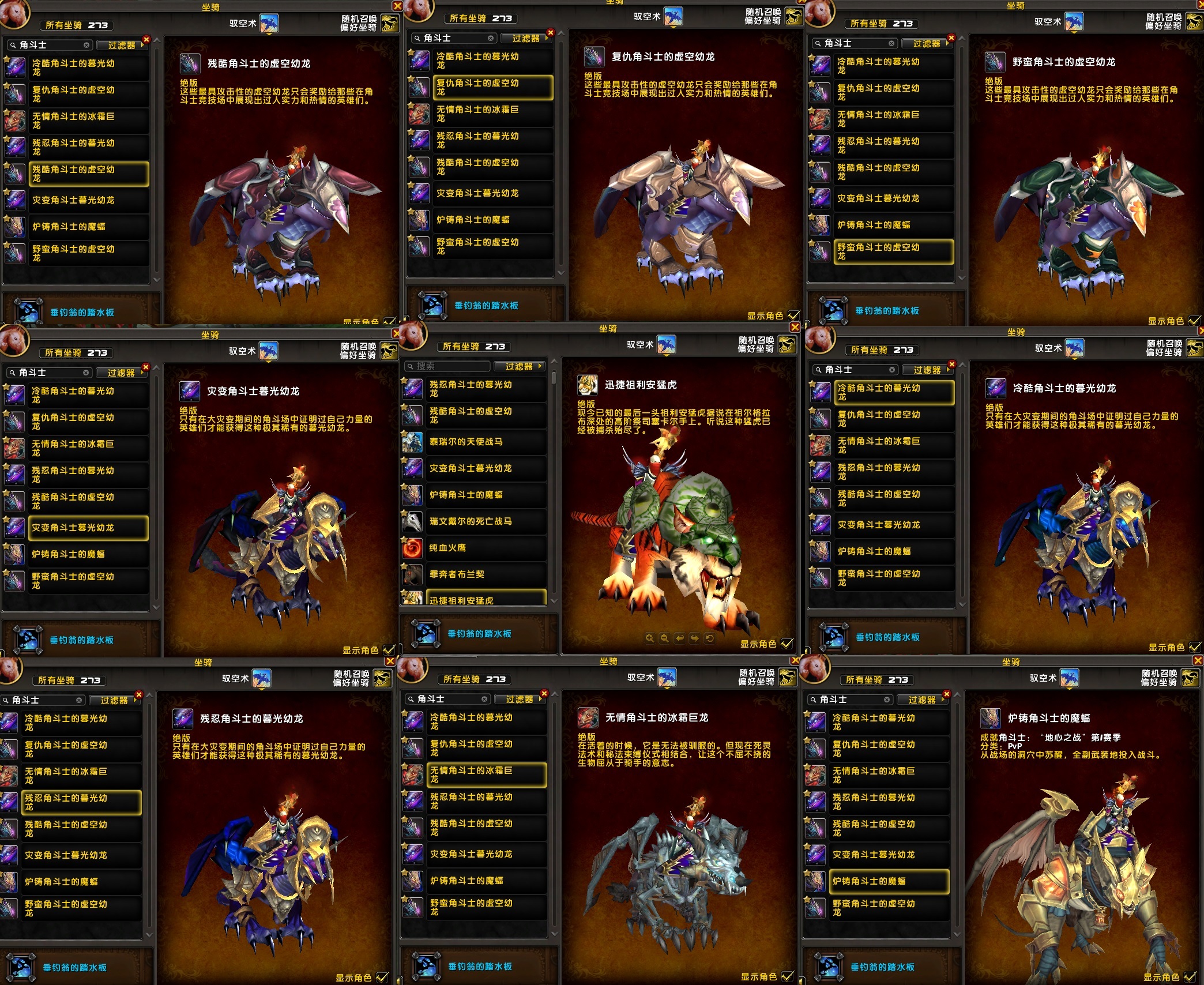Click the 瑞文戴尔的死亡战马 skull horse icon

pyautogui.click(x=412, y=522)
